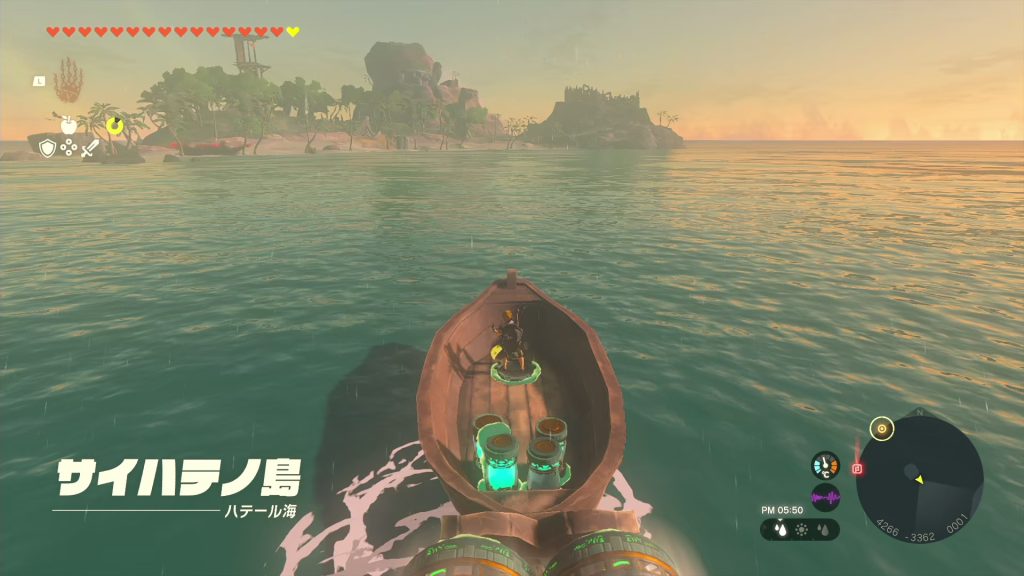Click the apple item icon
1024x576 pixels.
click(x=68, y=125)
